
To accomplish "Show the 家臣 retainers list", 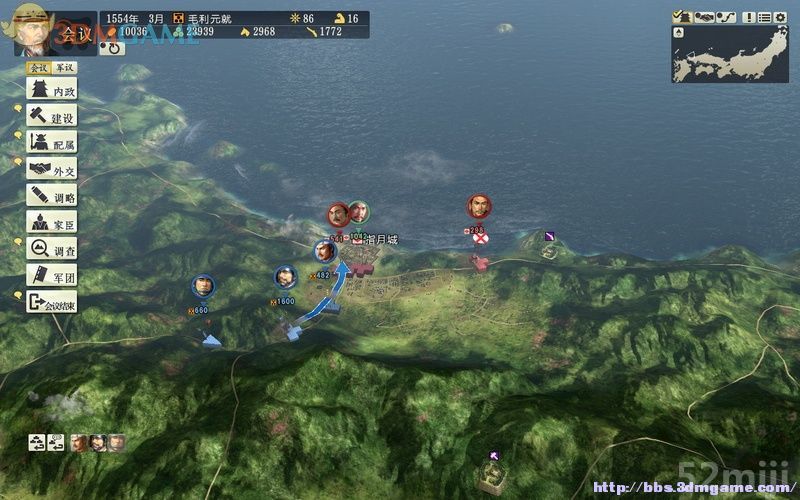I will [52, 222].
